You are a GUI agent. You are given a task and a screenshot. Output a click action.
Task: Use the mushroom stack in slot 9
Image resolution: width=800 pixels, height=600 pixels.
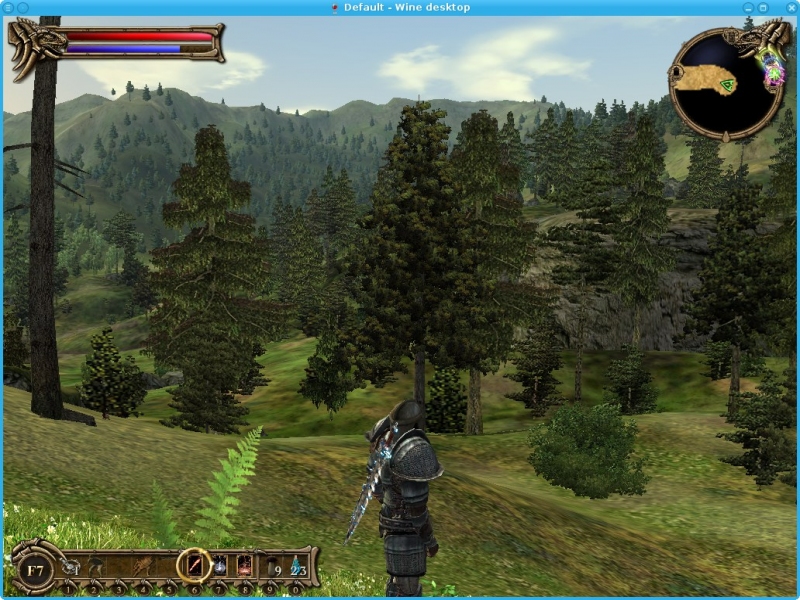point(271,567)
